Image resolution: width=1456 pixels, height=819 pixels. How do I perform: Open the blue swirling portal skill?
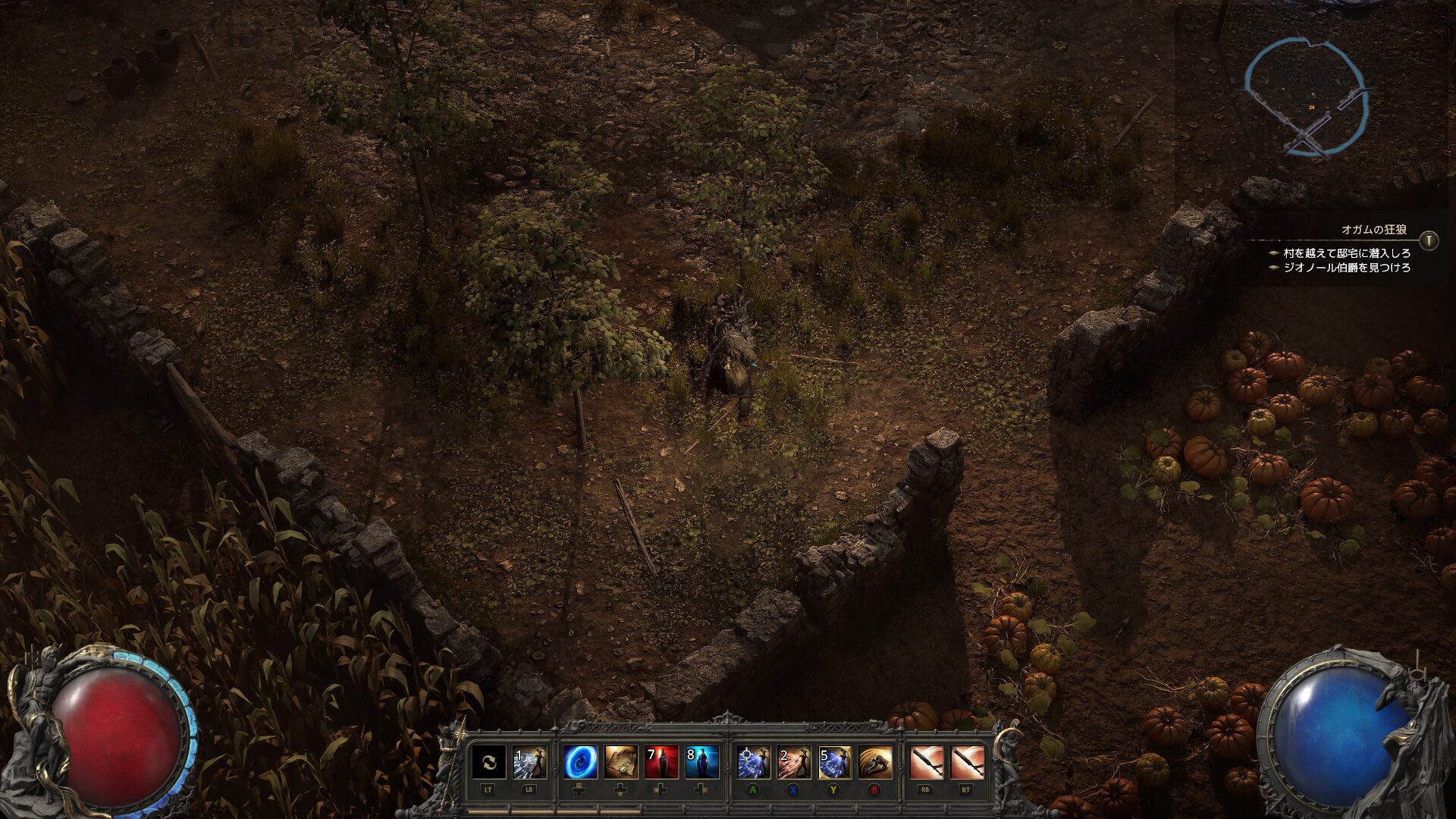[580, 762]
